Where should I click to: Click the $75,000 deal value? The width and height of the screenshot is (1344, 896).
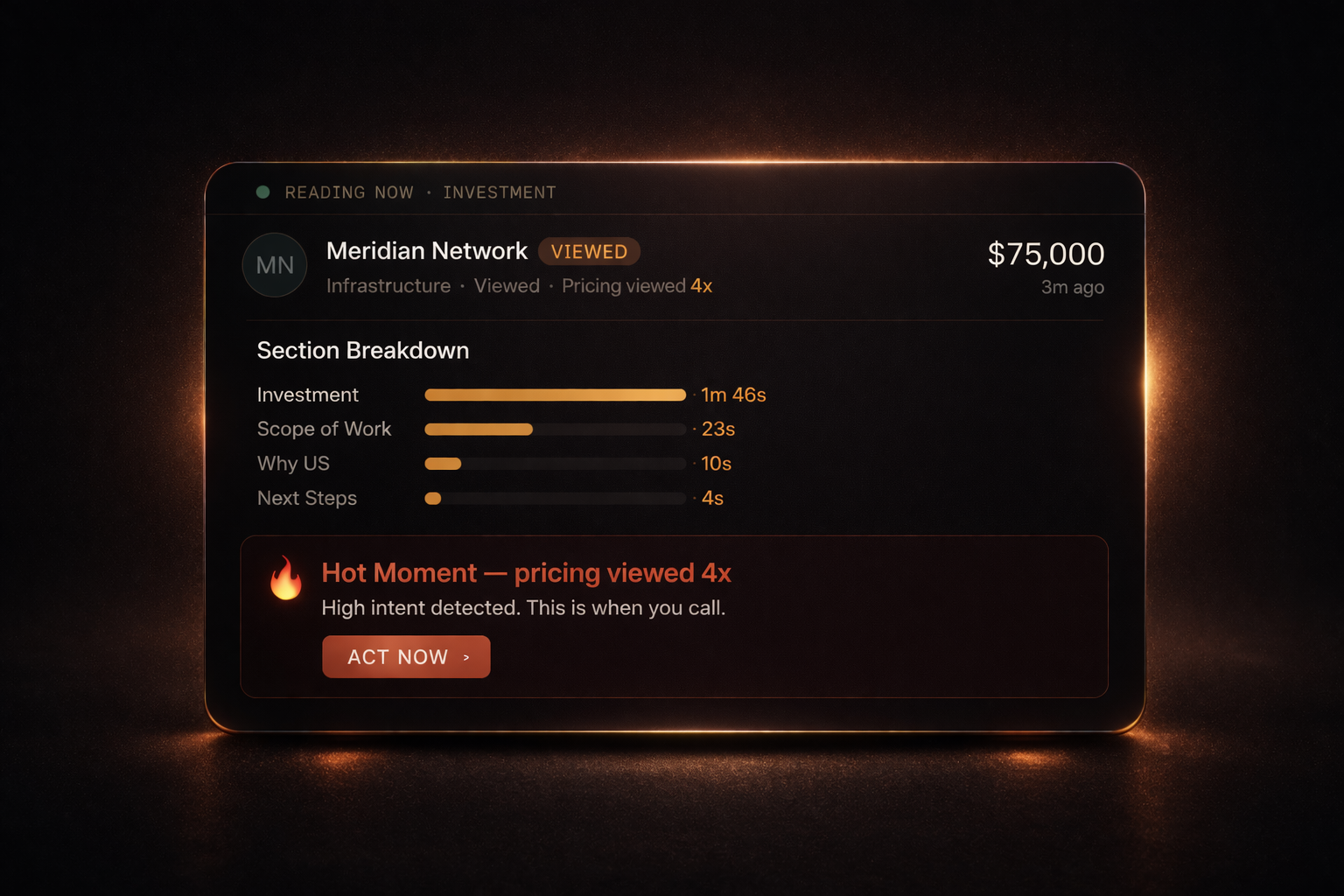click(x=1046, y=254)
